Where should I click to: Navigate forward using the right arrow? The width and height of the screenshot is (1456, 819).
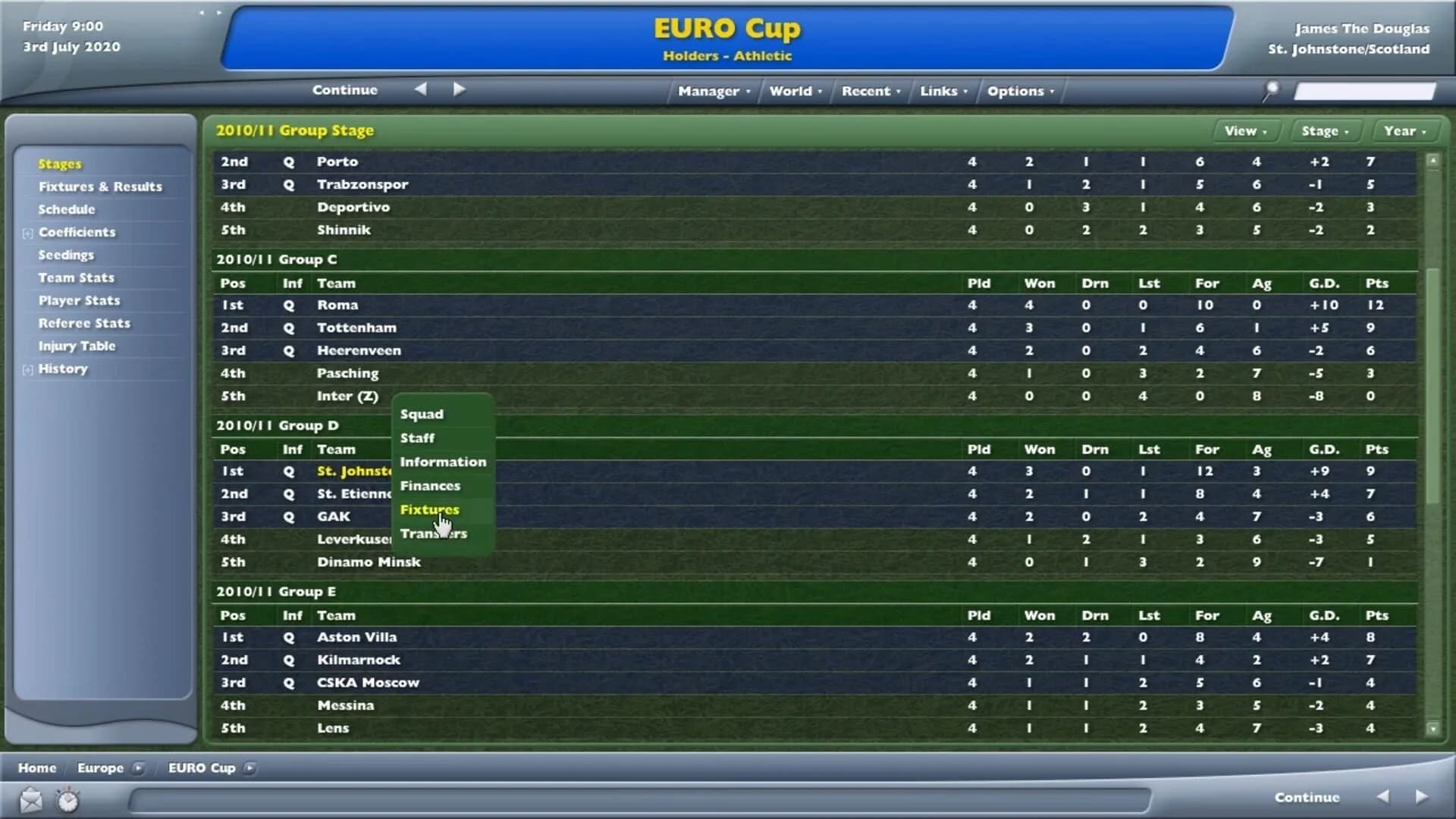(x=458, y=89)
